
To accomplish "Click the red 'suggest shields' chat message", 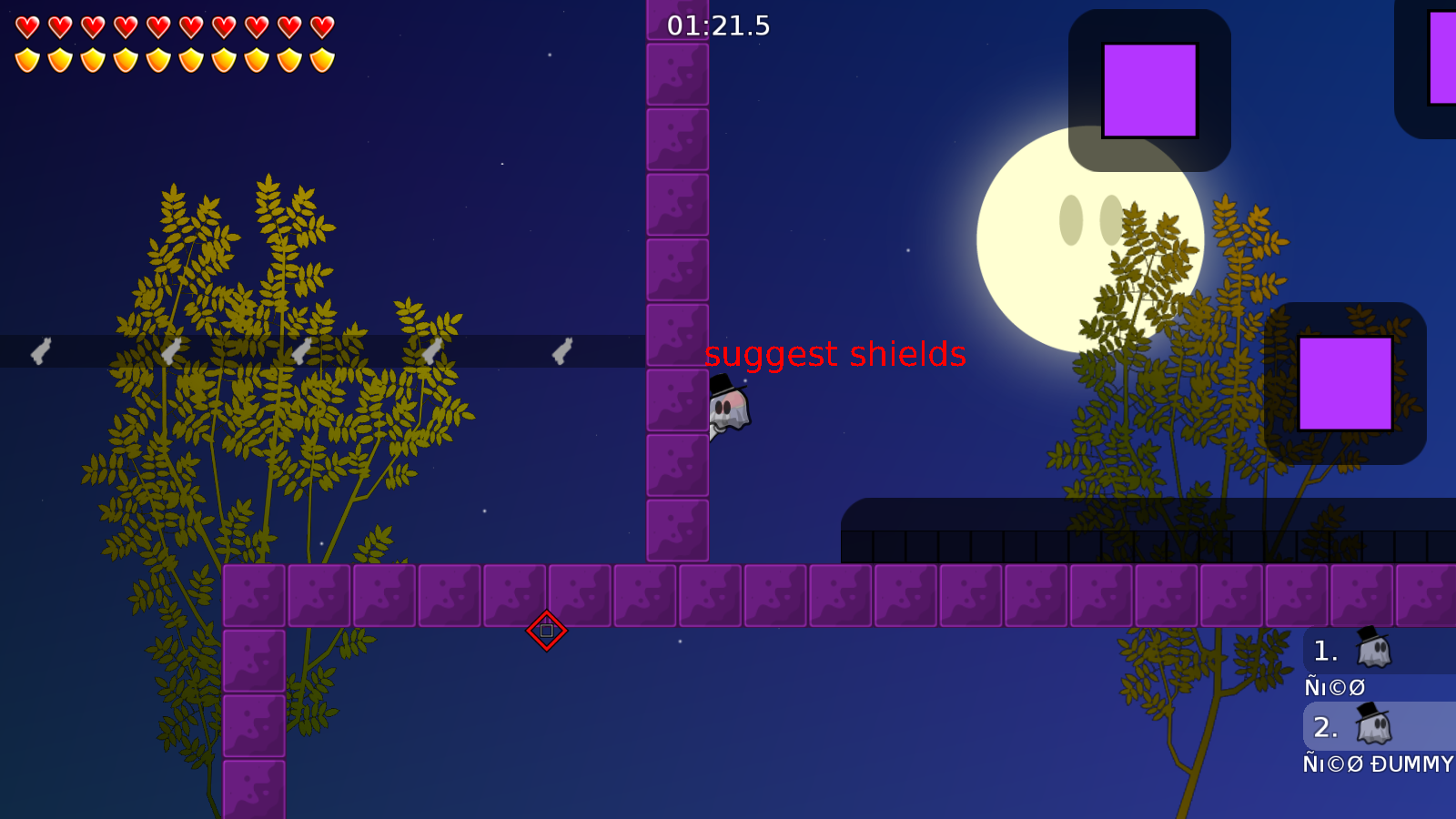I will pos(836,355).
